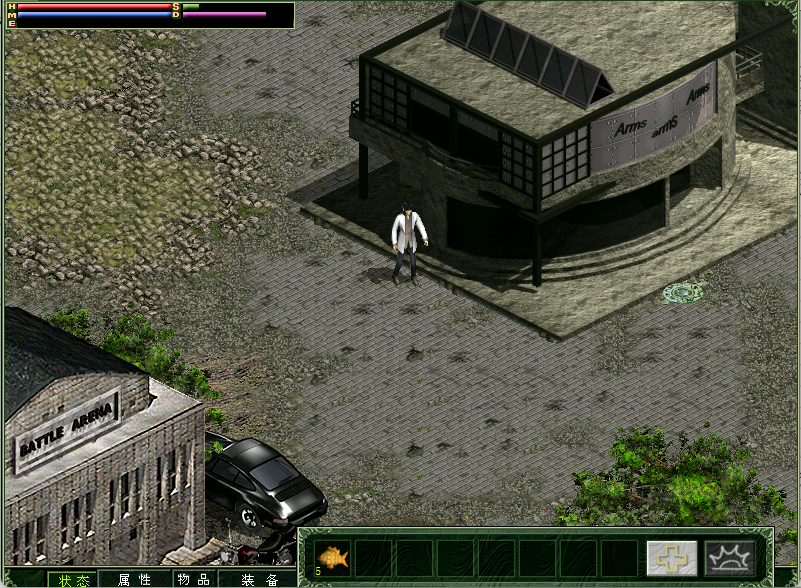Switch to the 属性 attributes tab
The image size is (801, 588).
tap(134, 579)
